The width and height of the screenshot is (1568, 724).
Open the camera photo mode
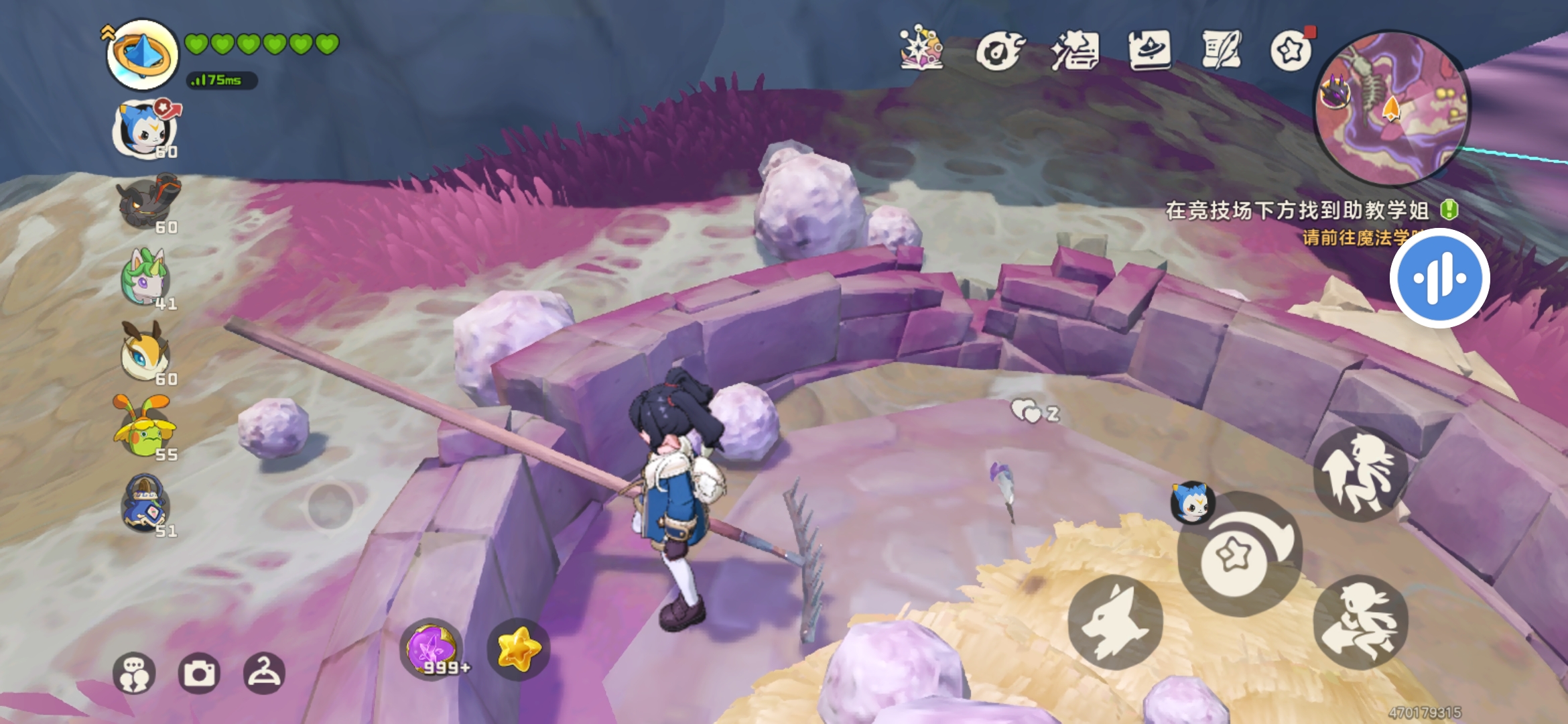199,673
